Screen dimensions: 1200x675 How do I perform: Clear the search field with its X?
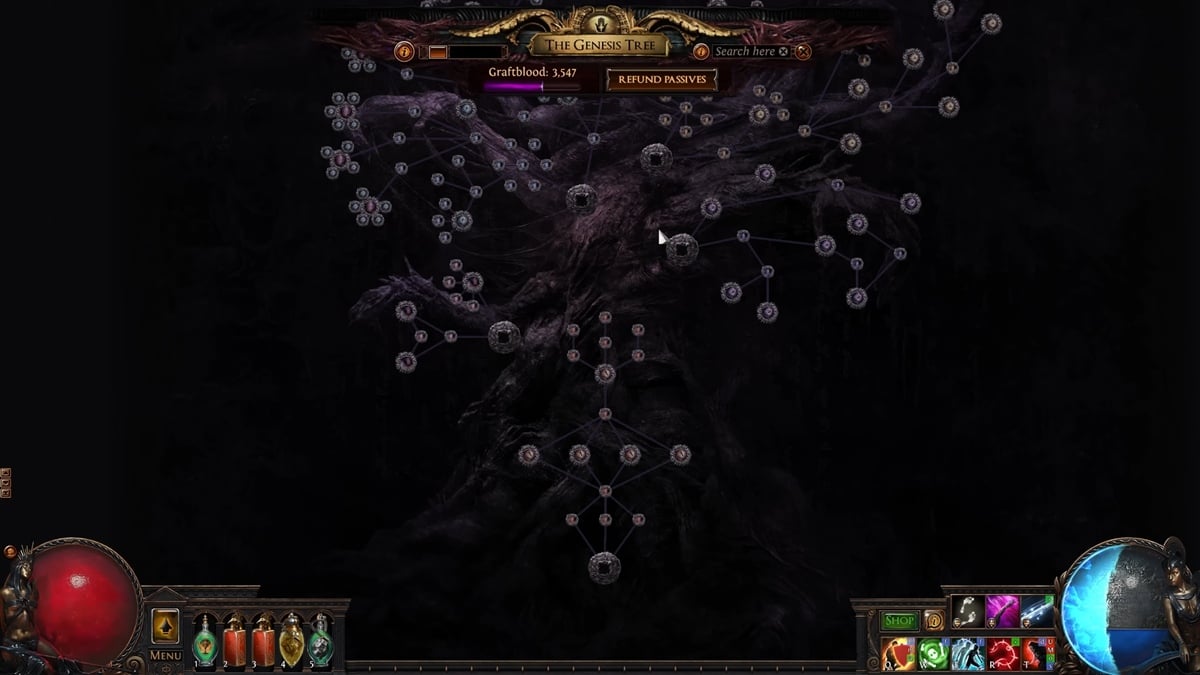(x=784, y=52)
